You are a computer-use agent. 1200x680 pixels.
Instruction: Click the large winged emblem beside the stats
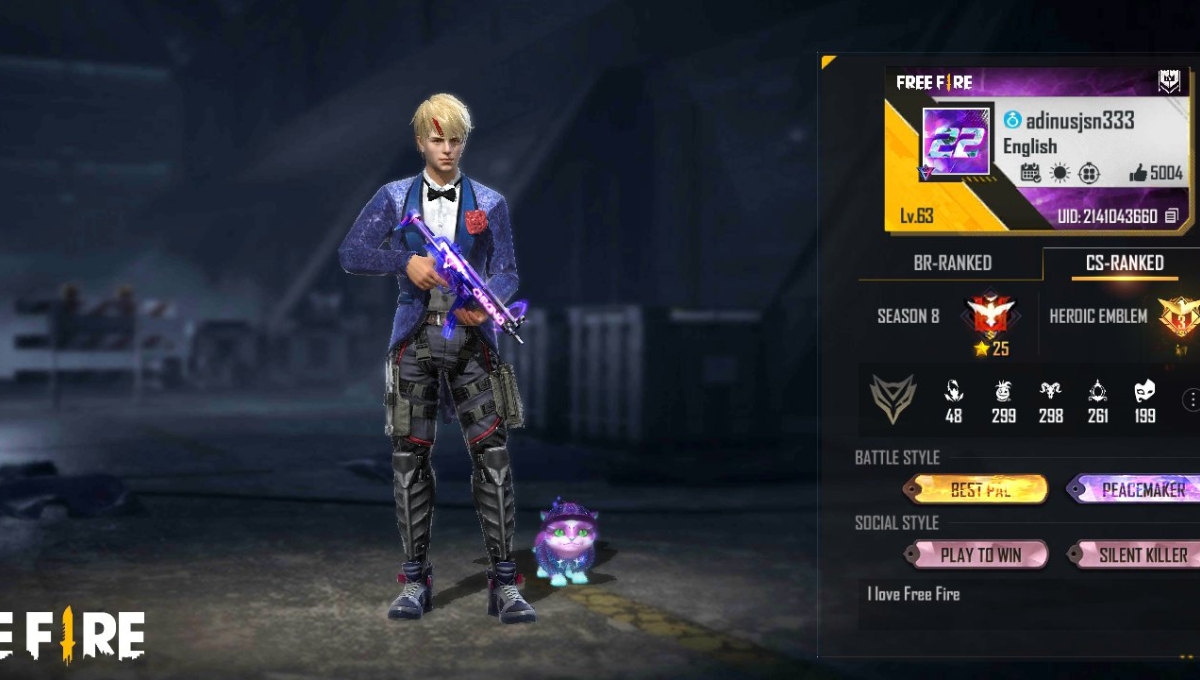[892, 398]
